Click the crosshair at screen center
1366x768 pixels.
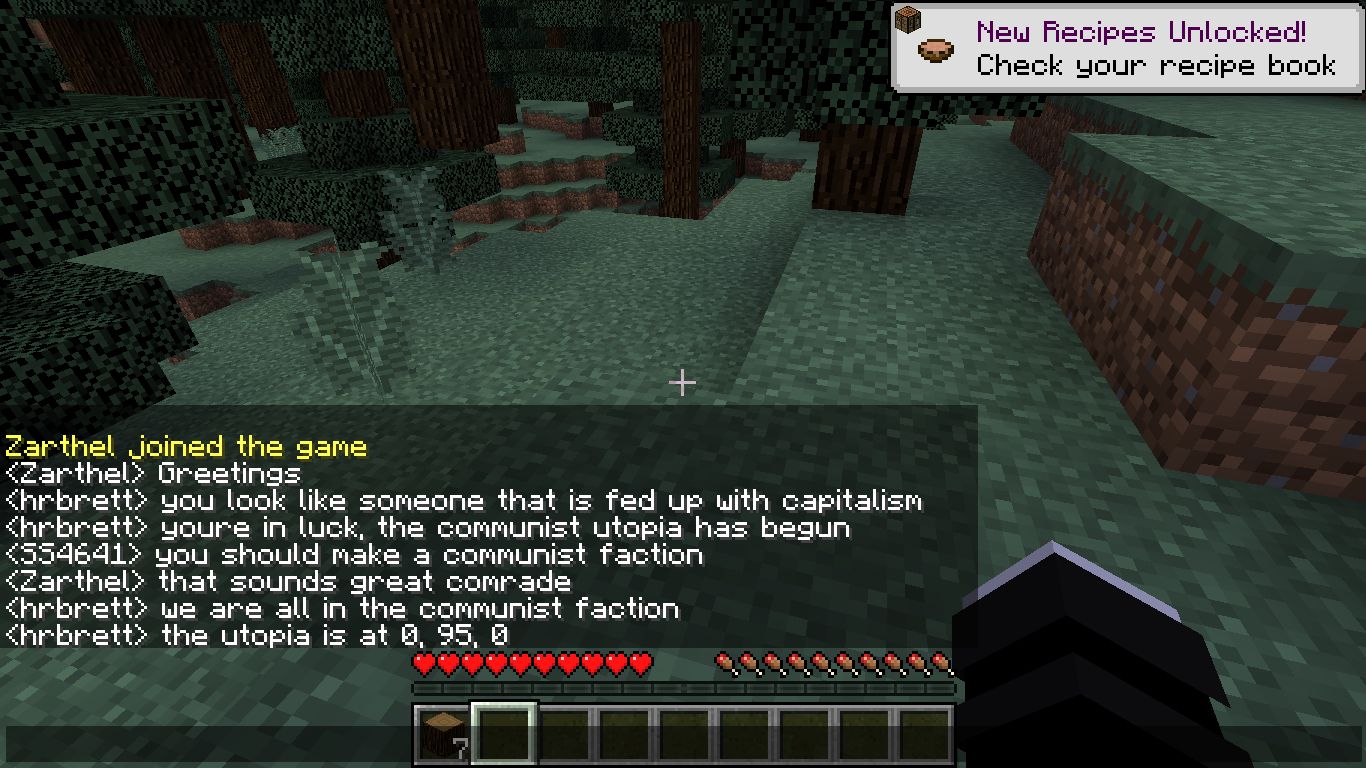point(683,383)
